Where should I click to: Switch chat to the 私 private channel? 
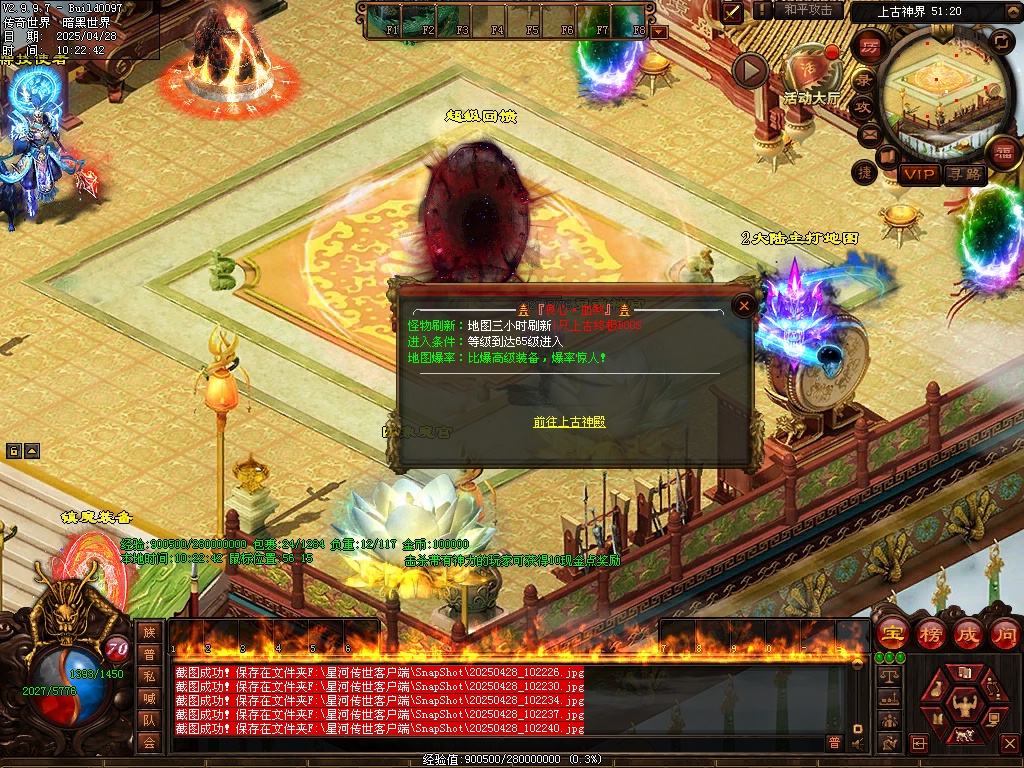[149, 676]
